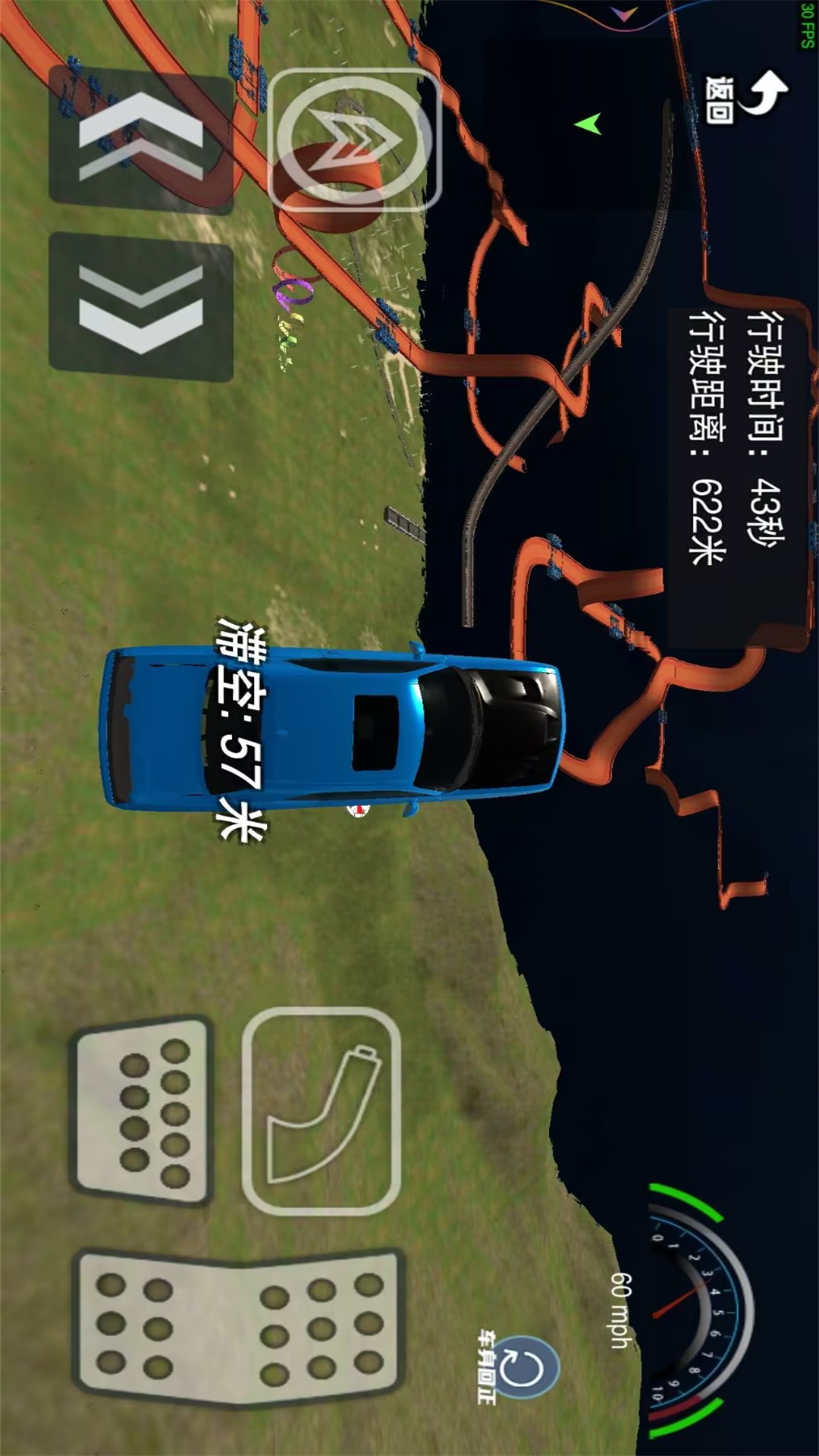Step on the wide gas pedal
This screenshot has width=819, height=1456.
pos(239,1326)
